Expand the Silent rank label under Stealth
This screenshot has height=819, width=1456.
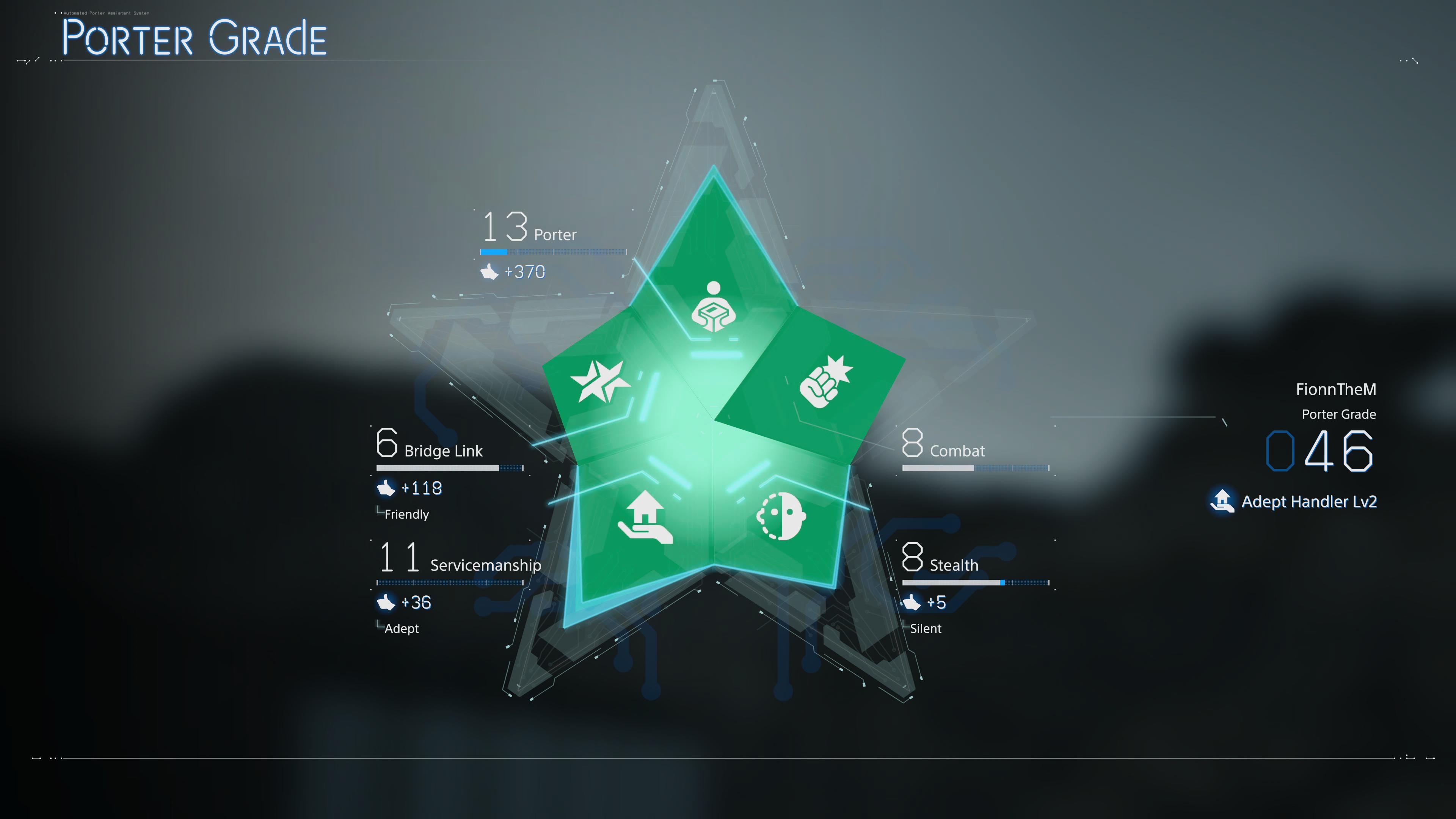tap(925, 629)
